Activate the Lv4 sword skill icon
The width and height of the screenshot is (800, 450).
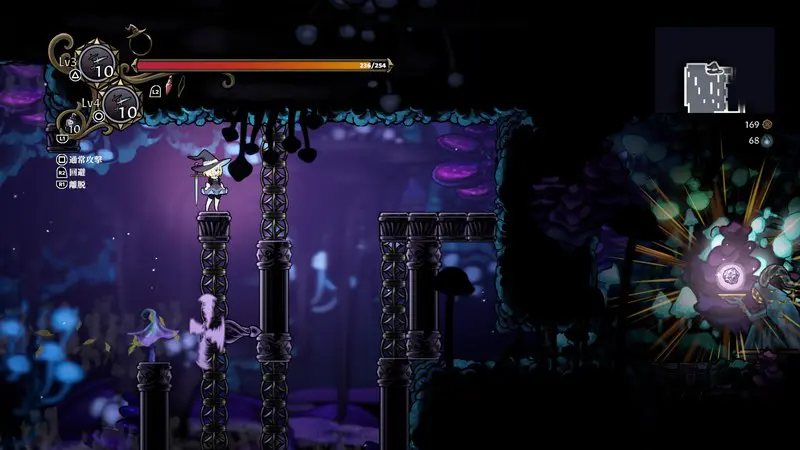click(121, 102)
